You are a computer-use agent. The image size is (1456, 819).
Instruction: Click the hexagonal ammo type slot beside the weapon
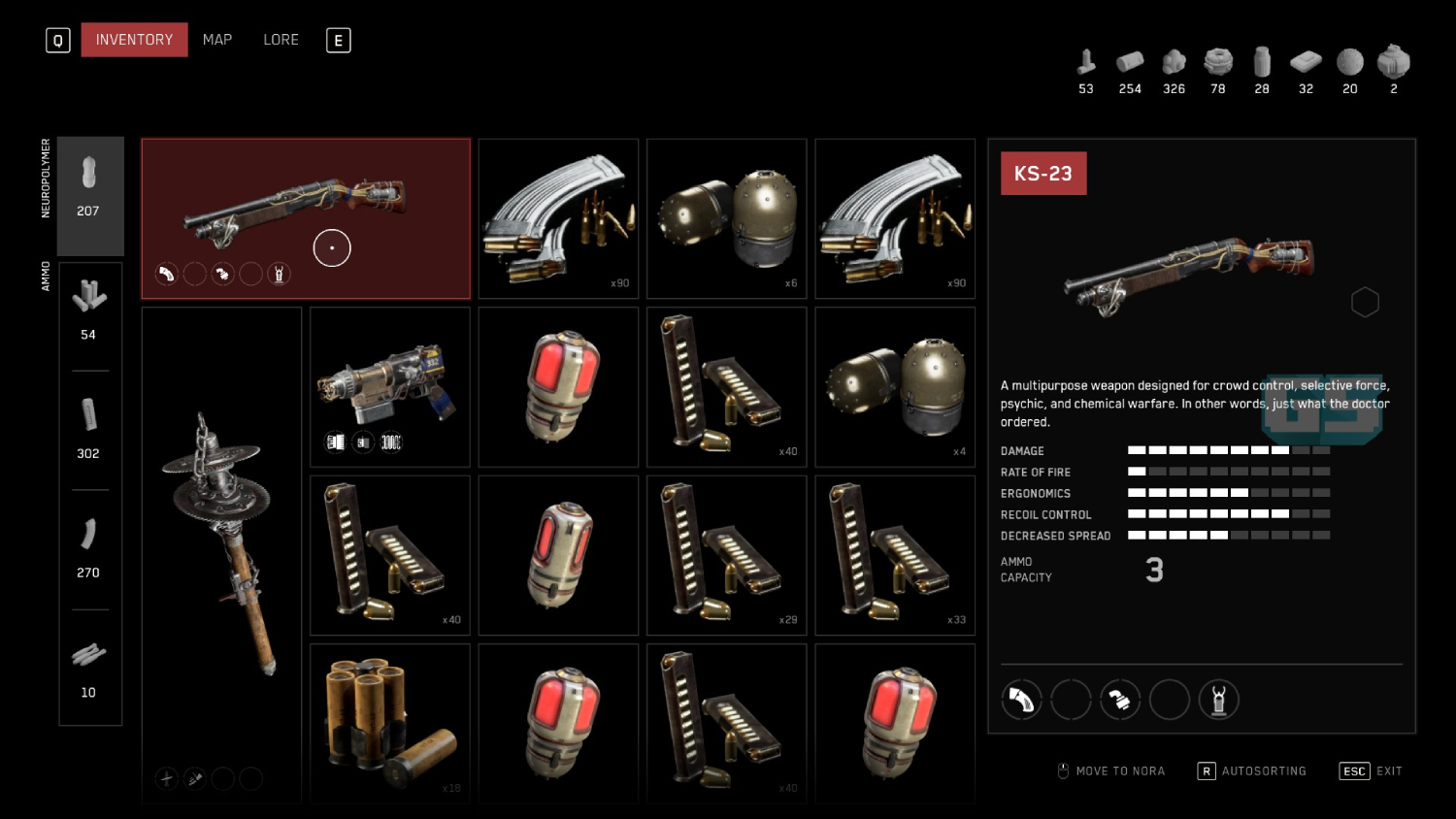(1366, 302)
